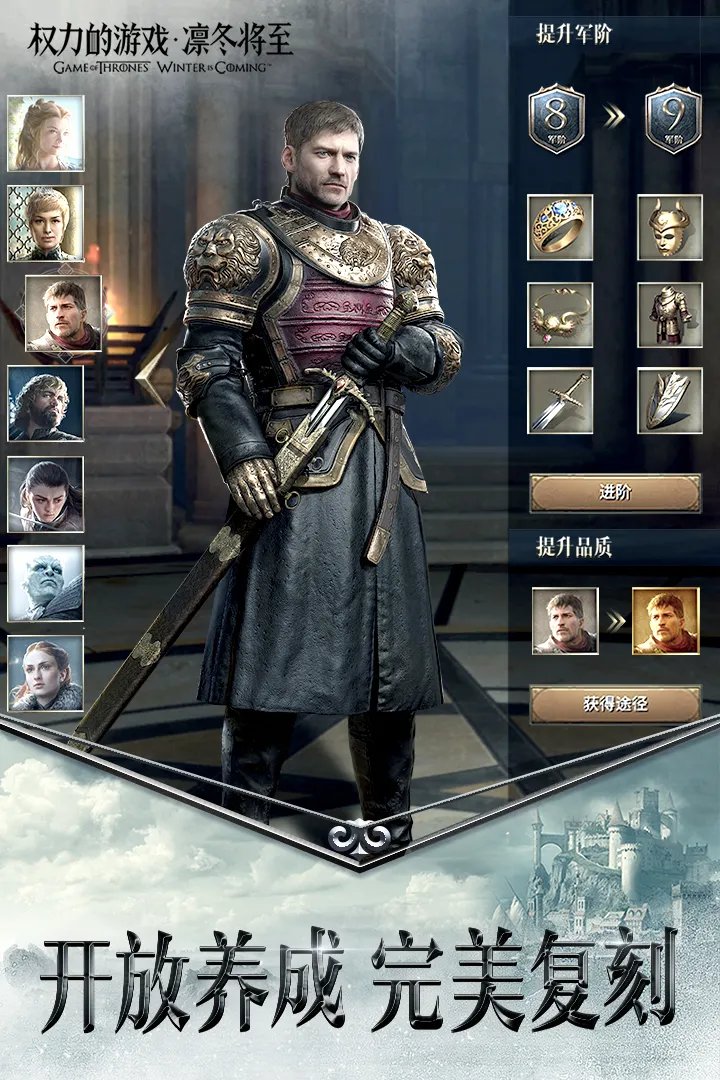Select the Margaery portrait with curly hair
This screenshot has height=1080, width=720.
coord(46,134)
